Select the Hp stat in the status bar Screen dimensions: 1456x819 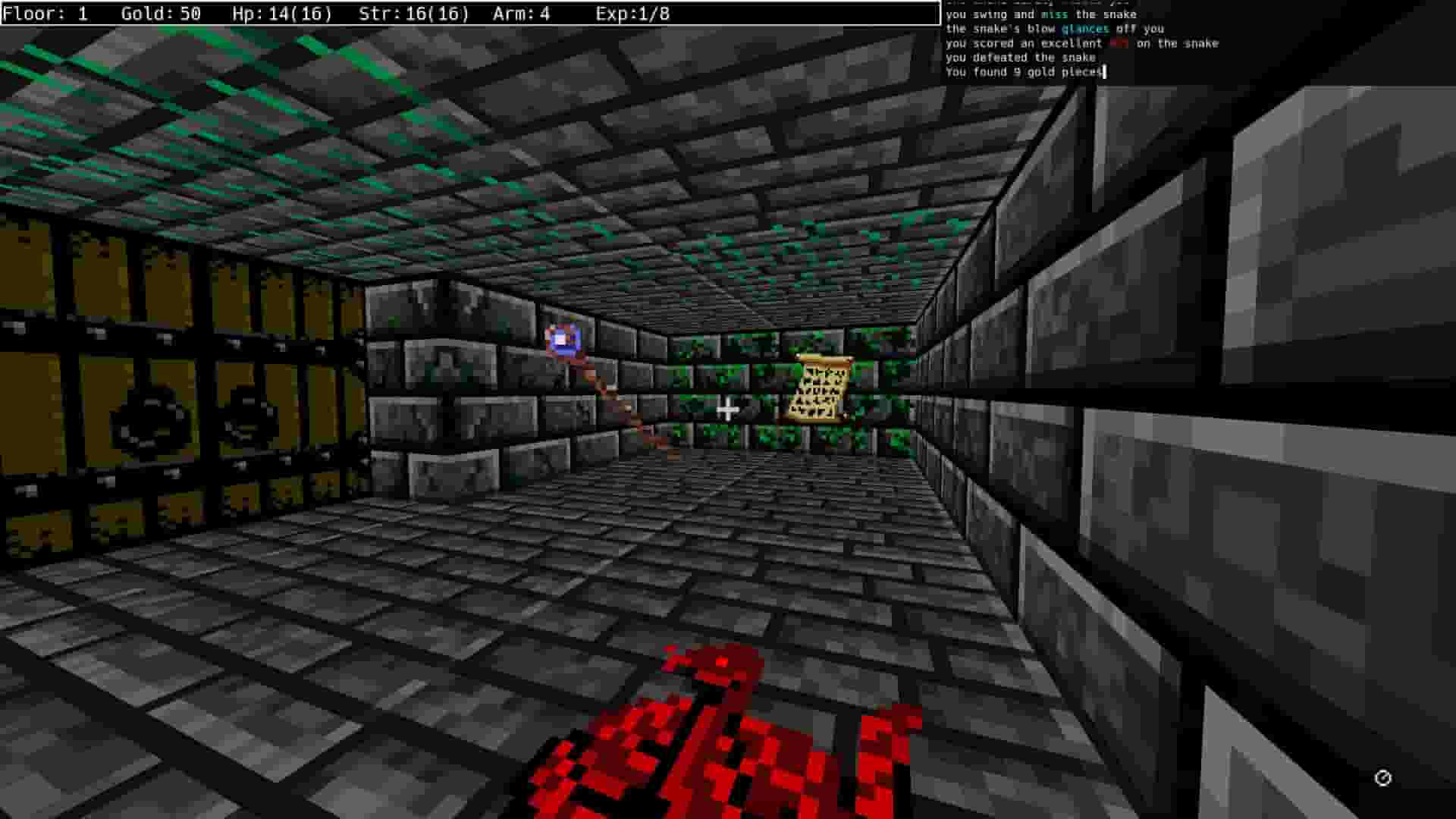(x=281, y=13)
